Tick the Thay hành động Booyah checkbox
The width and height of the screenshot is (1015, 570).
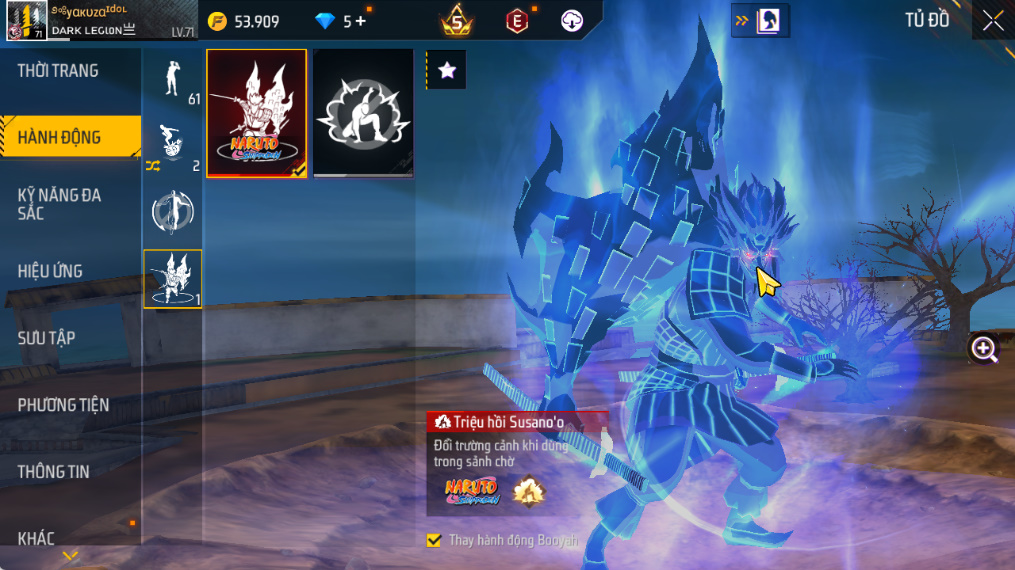[433, 540]
